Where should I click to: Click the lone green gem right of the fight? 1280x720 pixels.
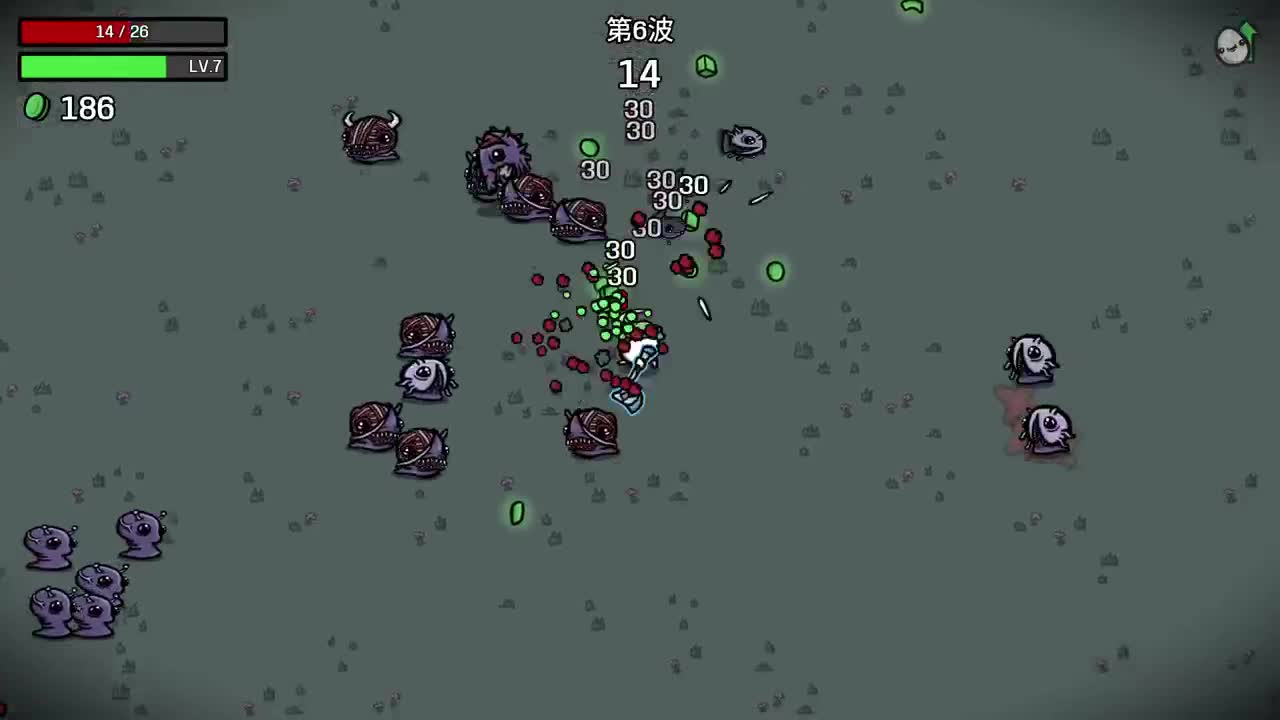776,270
